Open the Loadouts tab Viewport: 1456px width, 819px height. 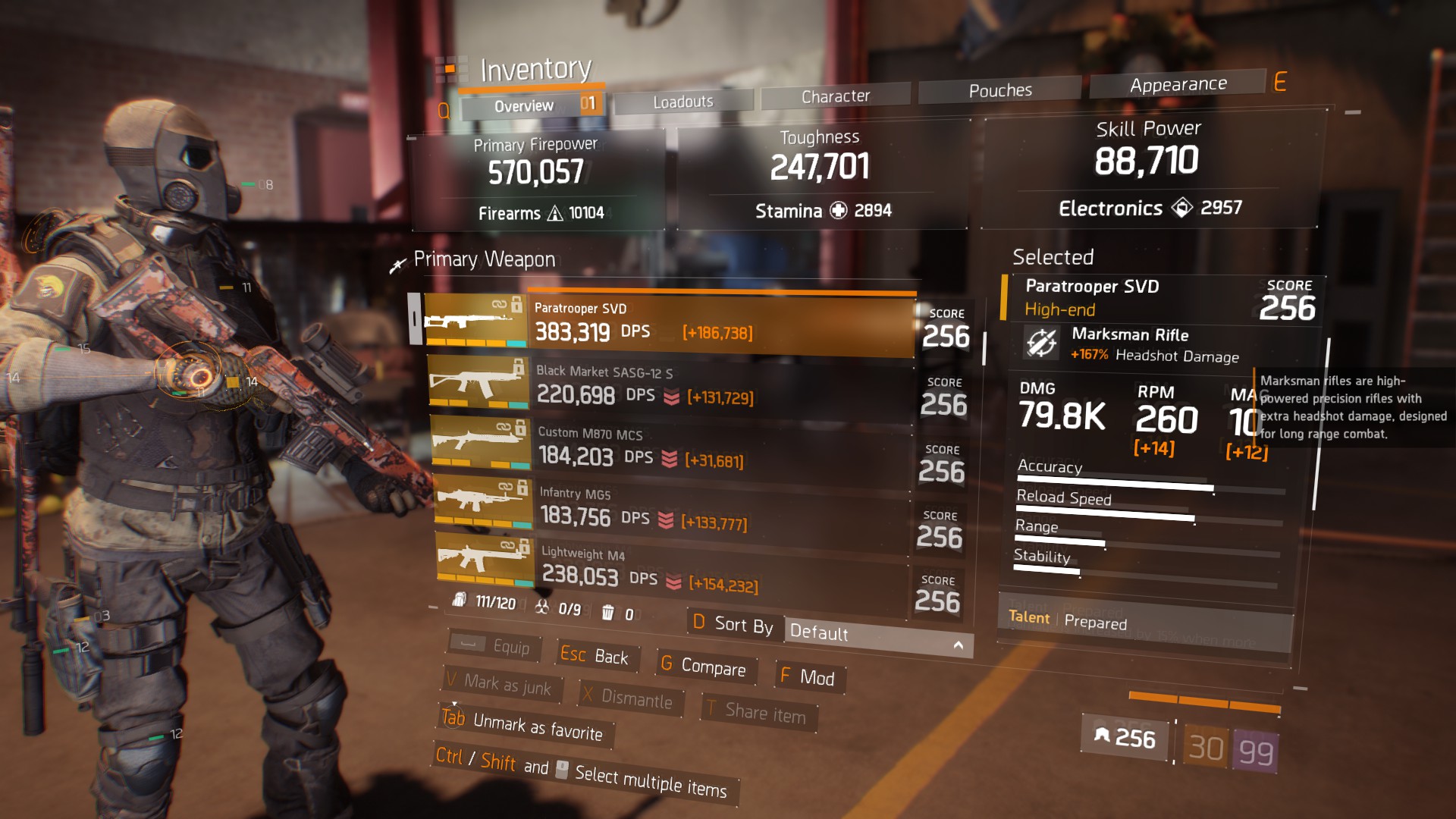683,102
